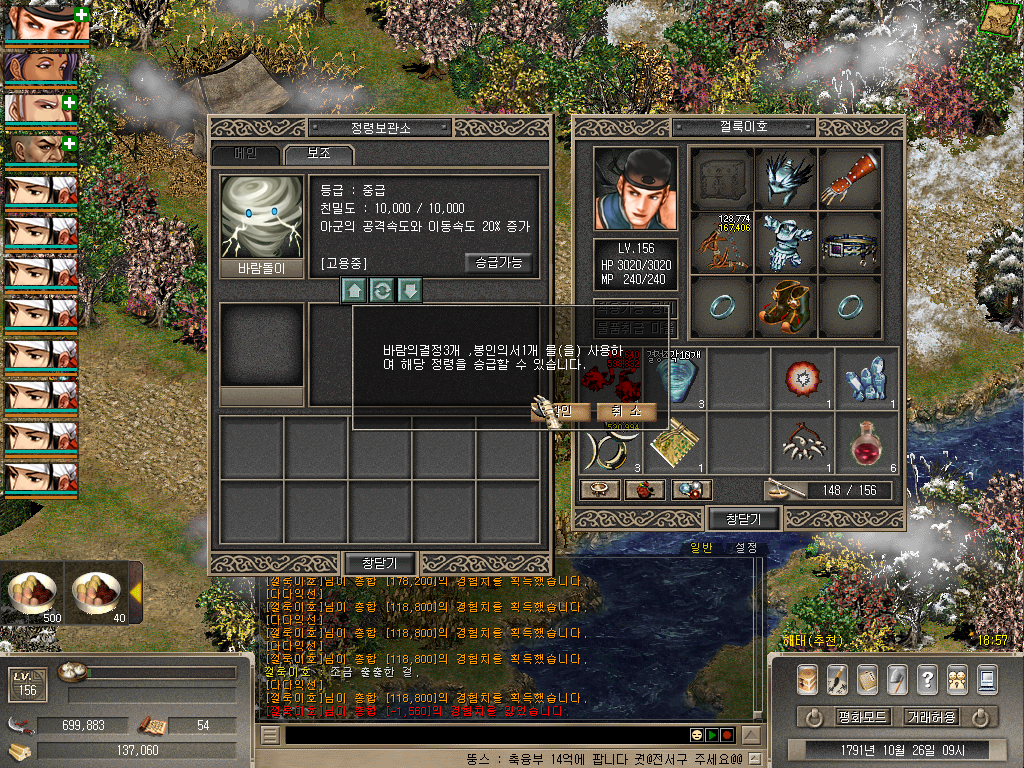Screen dimensions: 1024x768
Task: Click the 승급가능 upgrade button
Action: click(x=499, y=263)
